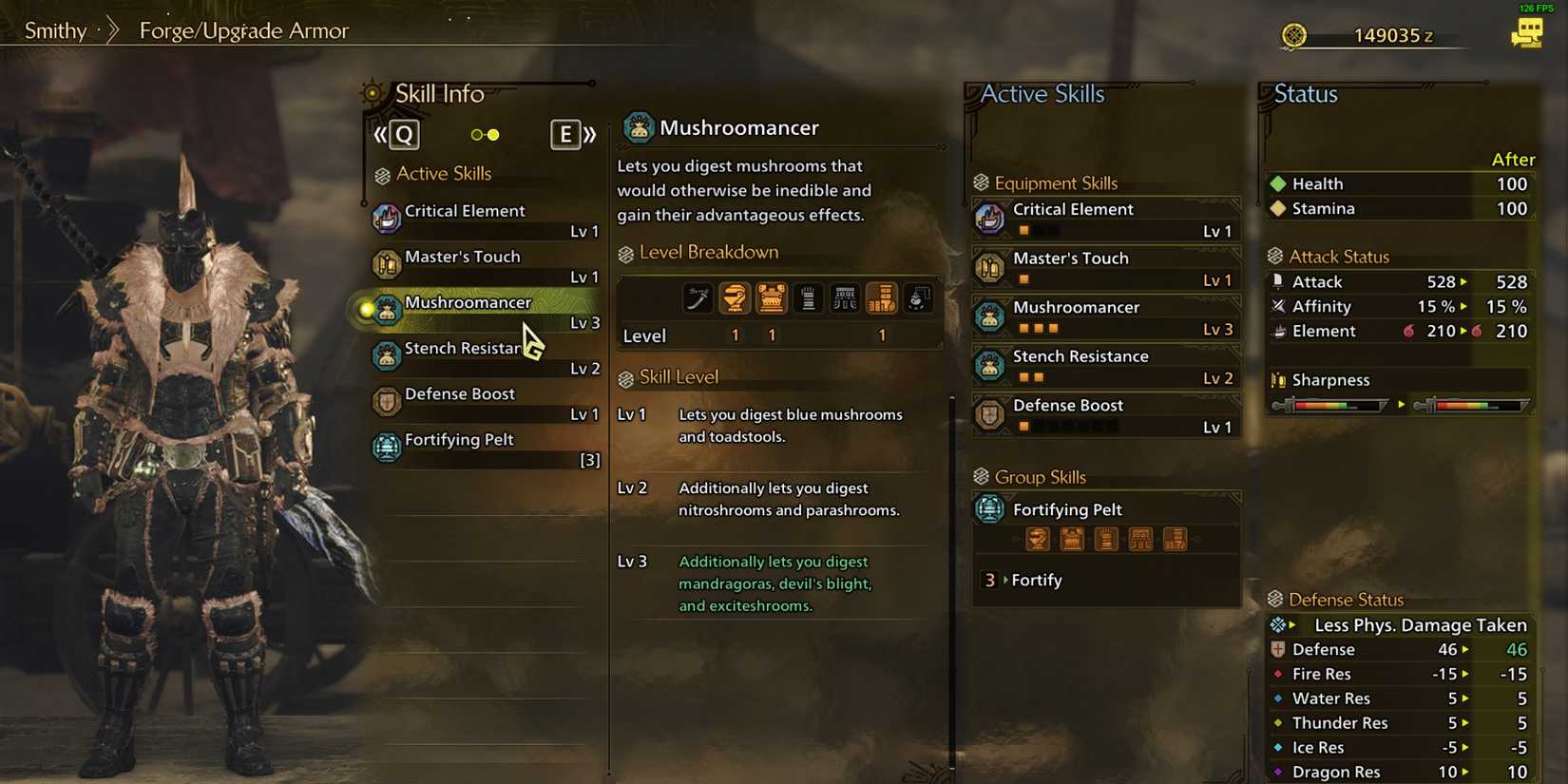
Task: Click the Critical Element skill icon
Action: (x=387, y=215)
